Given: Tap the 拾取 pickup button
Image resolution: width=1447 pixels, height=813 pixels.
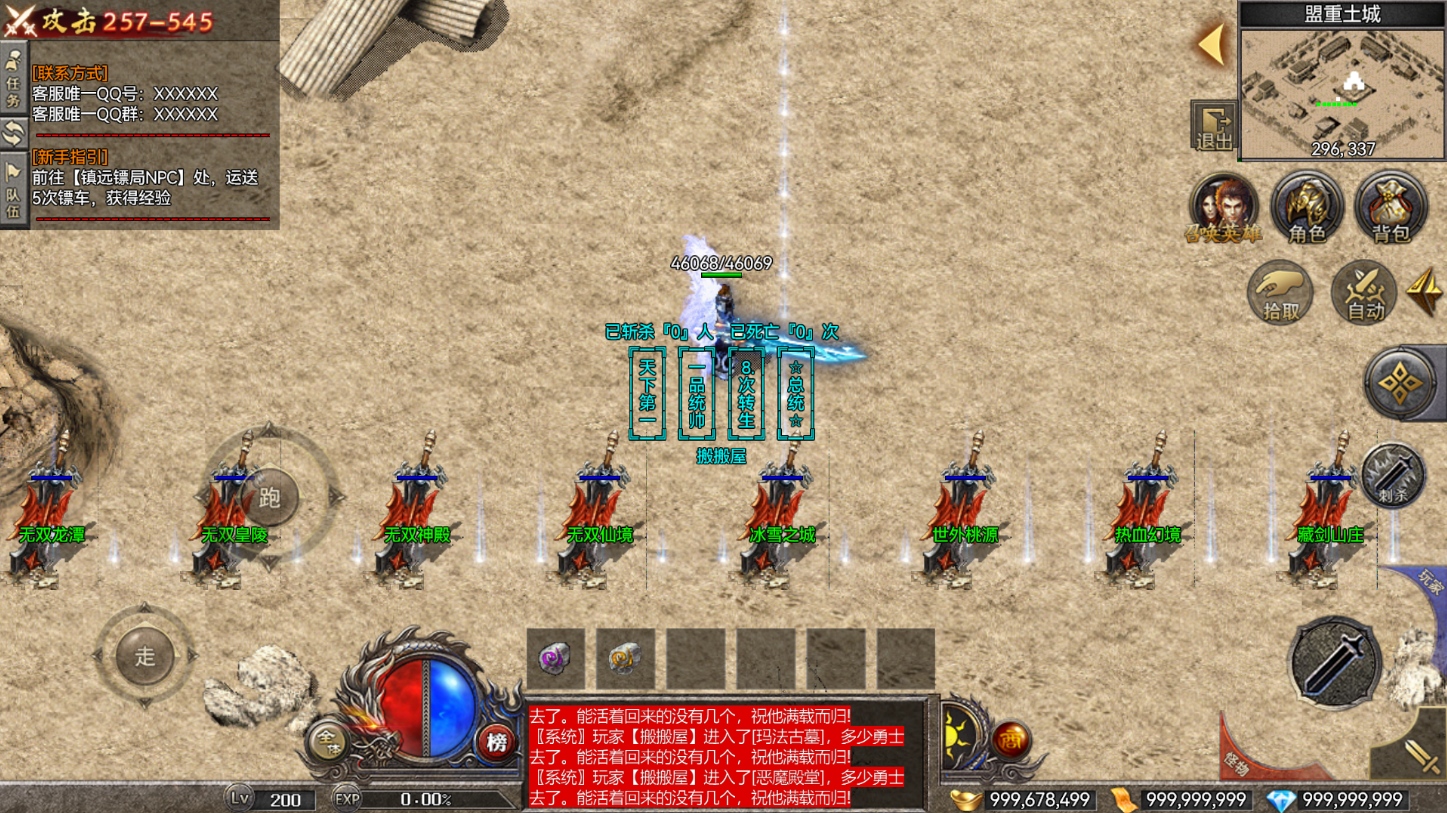Looking at the screenshot, I should tap(1281, 293).
